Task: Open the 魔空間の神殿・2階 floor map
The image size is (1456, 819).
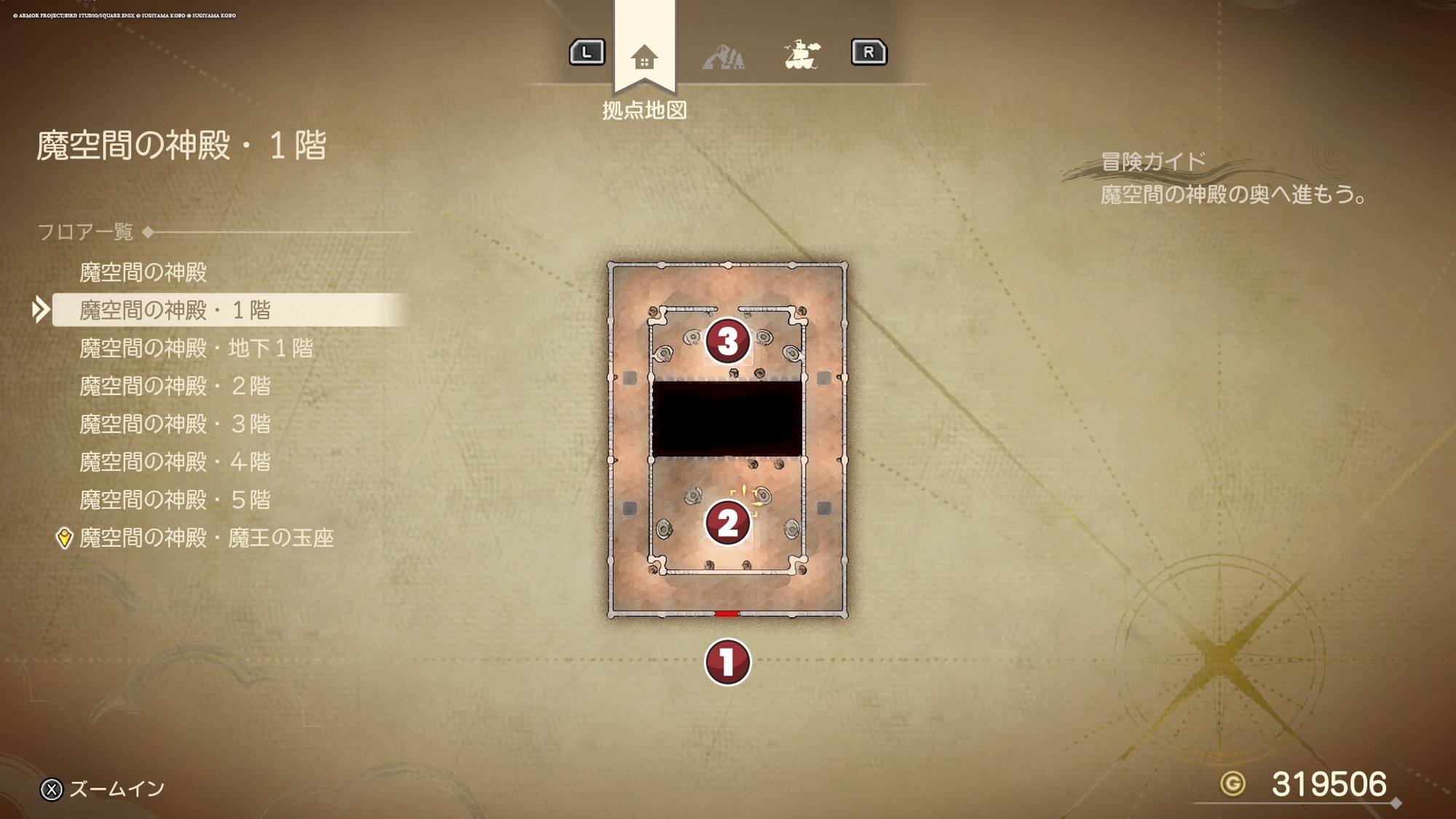Action: click(x=175, y=386)
